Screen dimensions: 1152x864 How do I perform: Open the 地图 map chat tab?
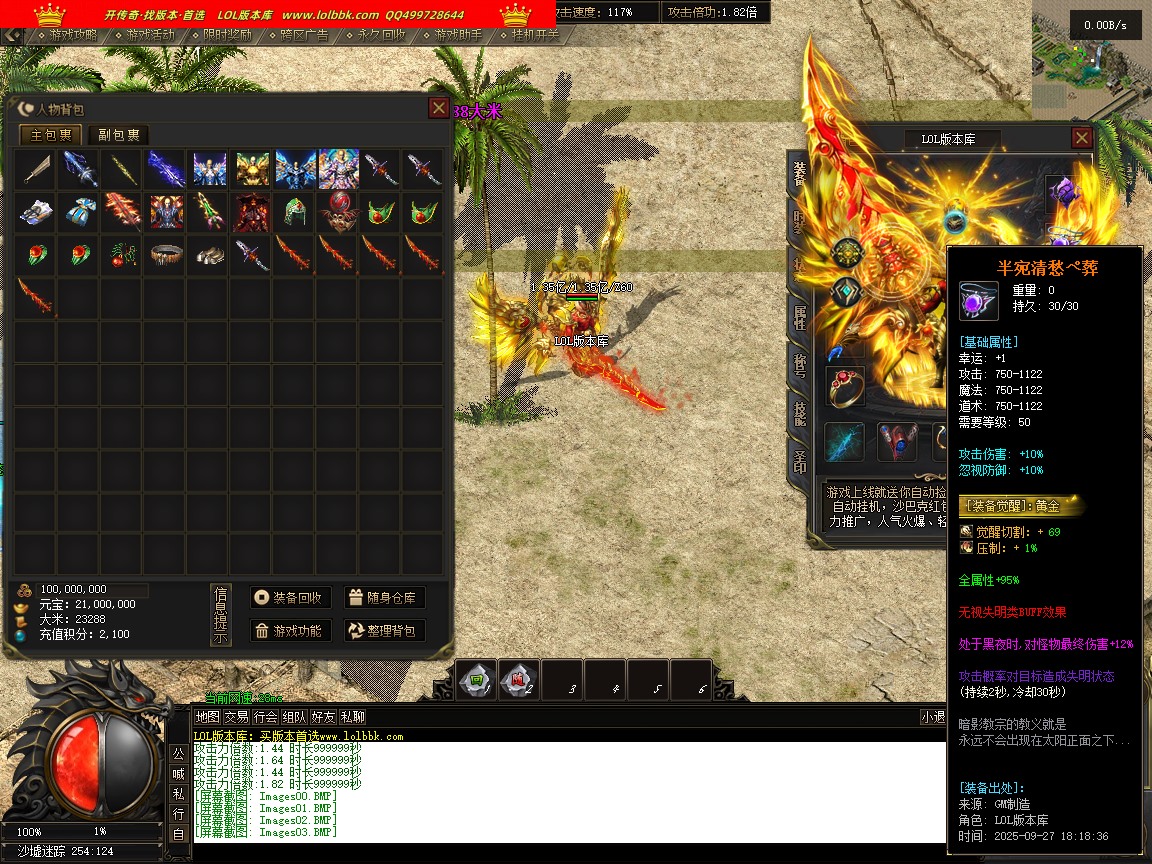207,717
